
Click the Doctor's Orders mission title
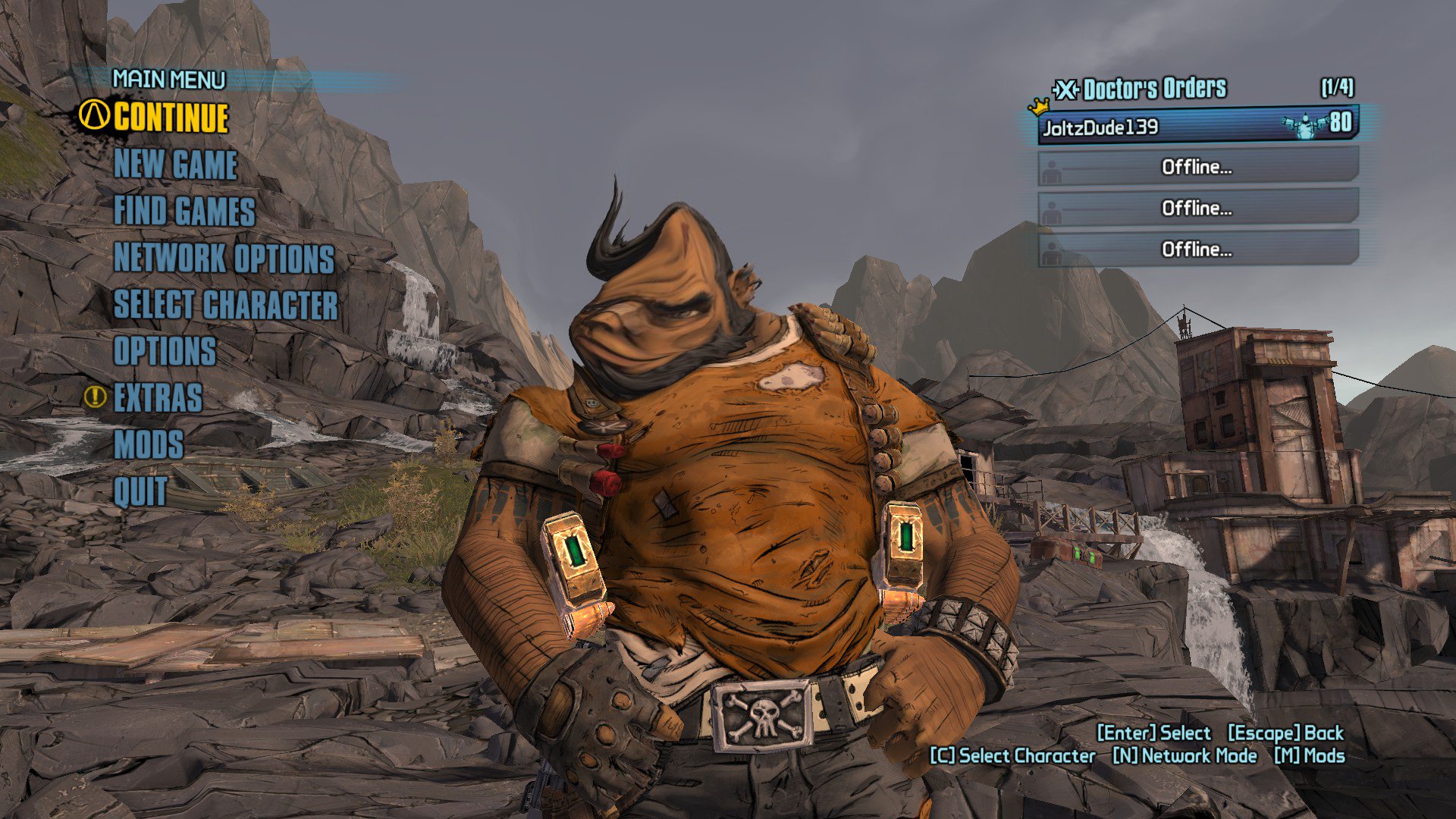coord(1153,88)
